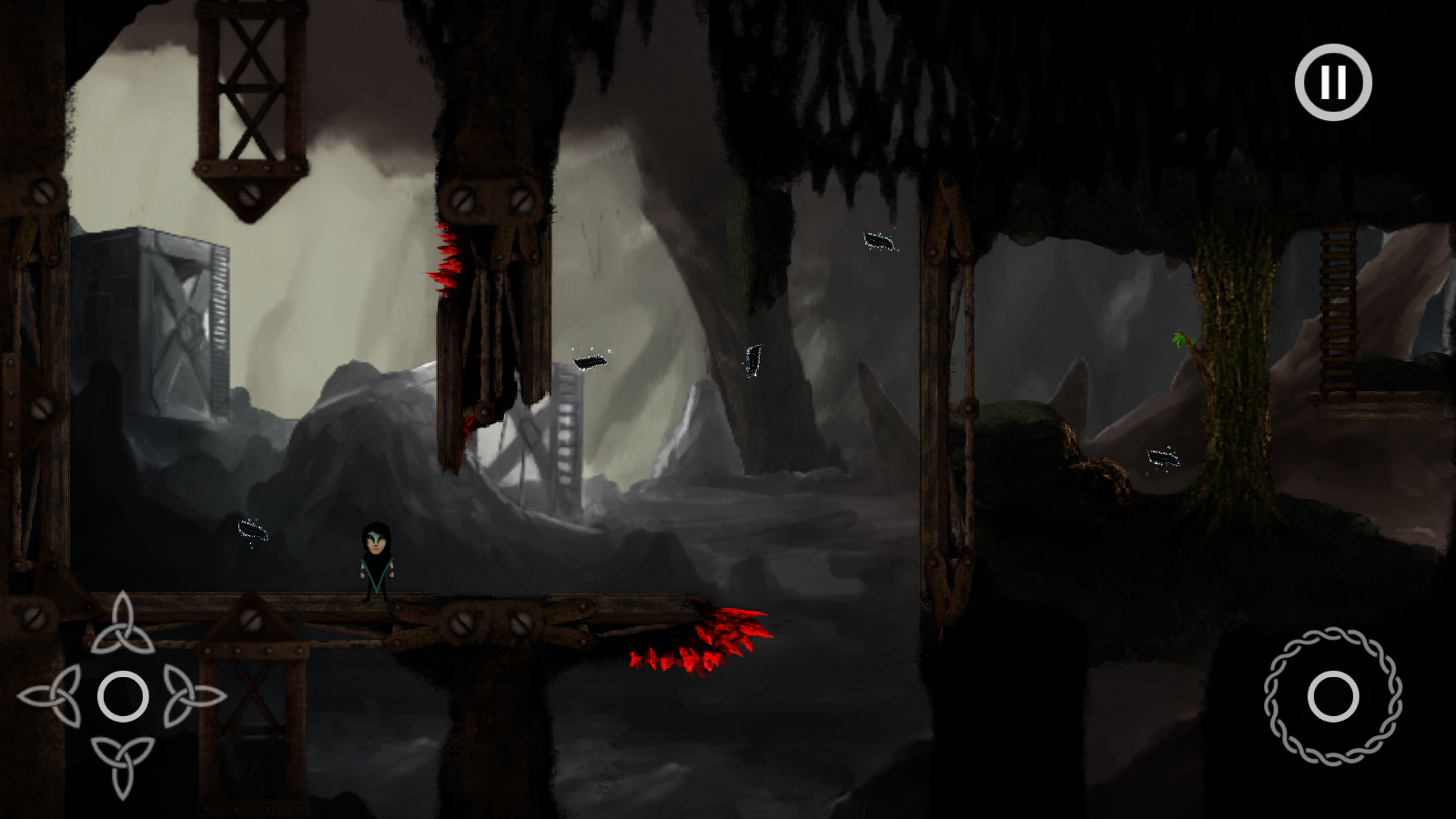
Task: Tap the up arrow on the d-pad
Action: [x=122, y=624]
